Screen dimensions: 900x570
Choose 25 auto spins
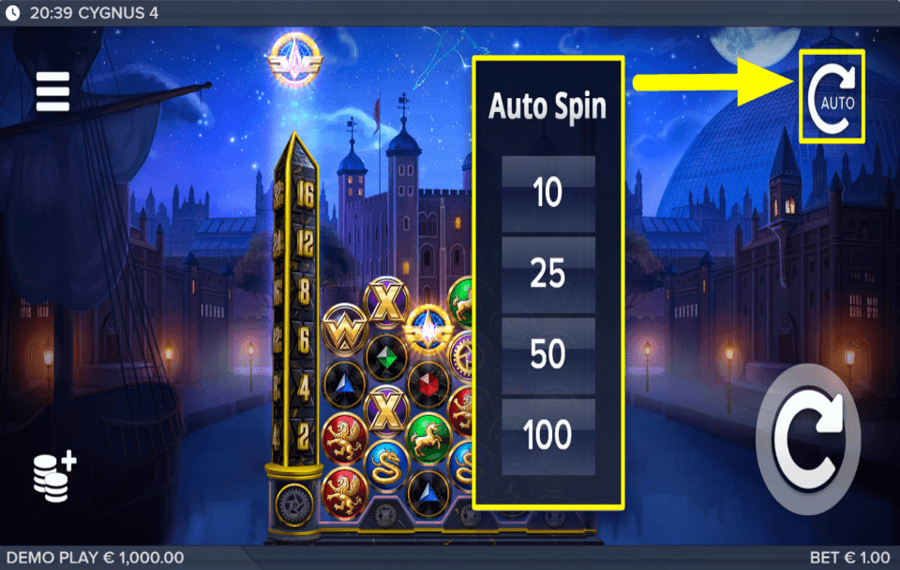(x=547, y=273)
